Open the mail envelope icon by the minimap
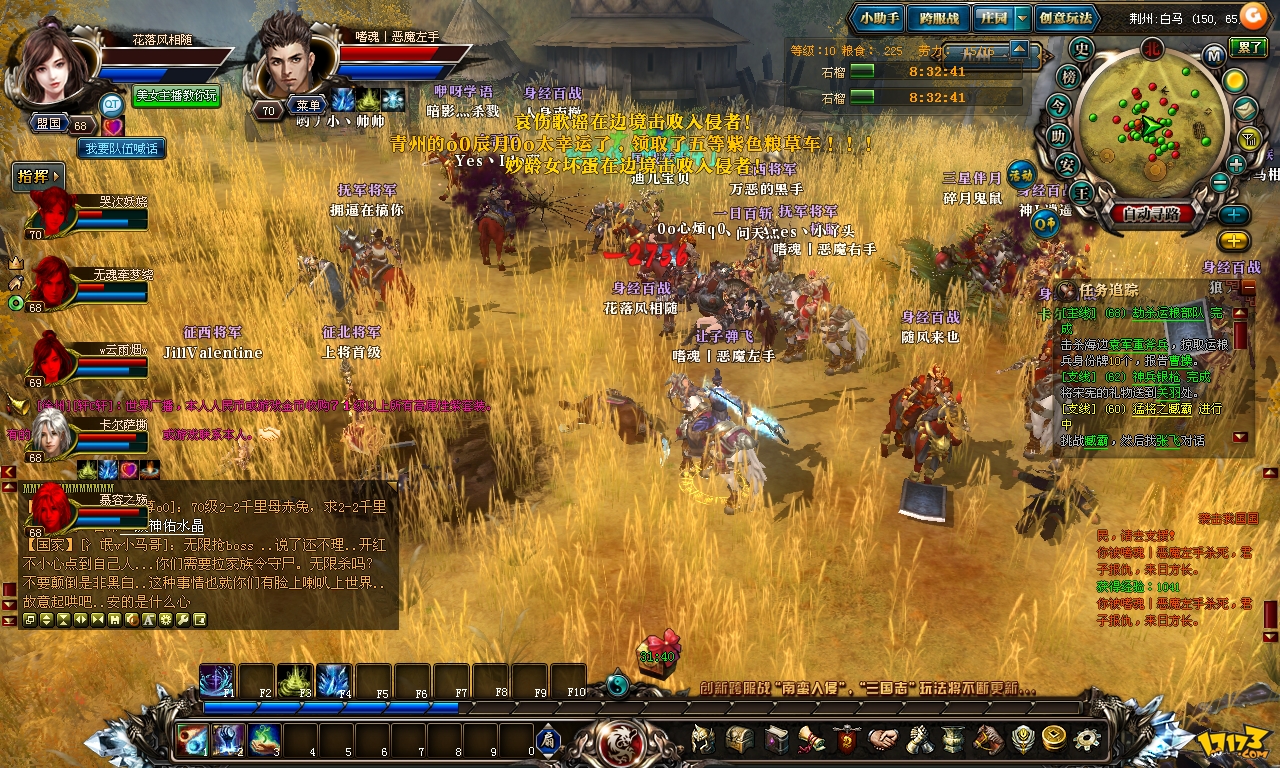This screenshot has width=1280, height=768. pos(1245,108)
